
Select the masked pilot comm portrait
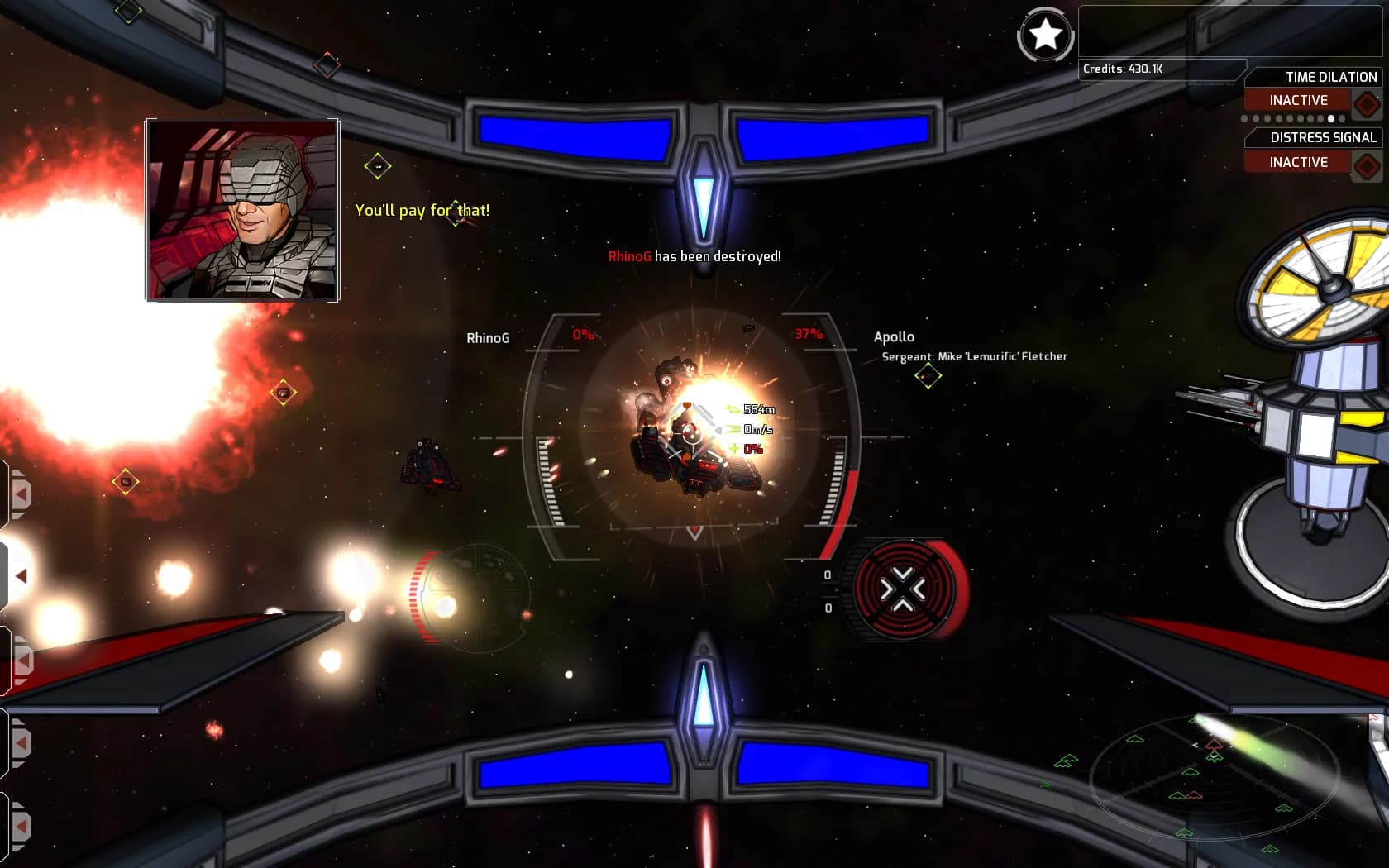tap(242, 210)
